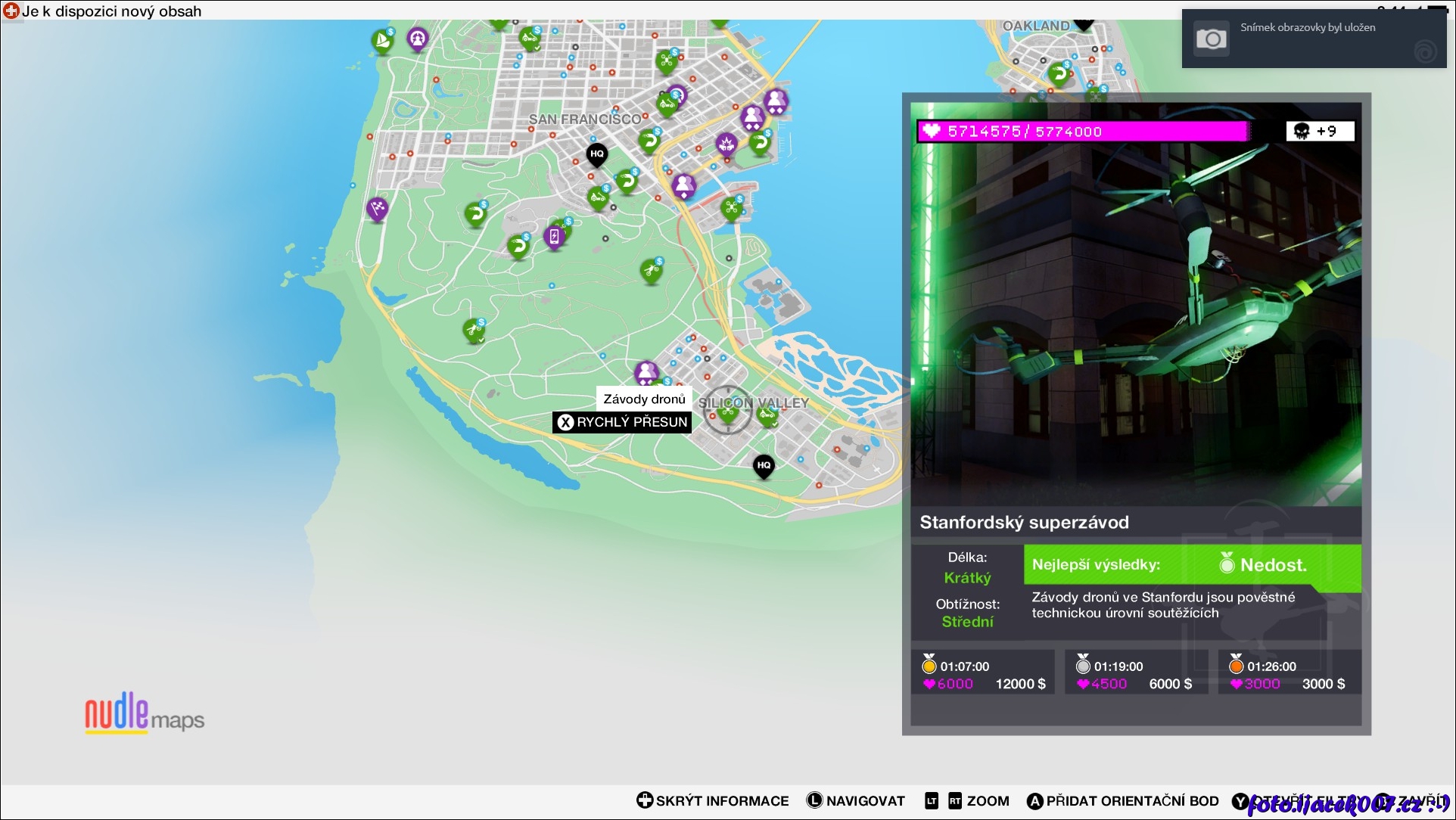Select the purple smartphone marker
Image resolution: width=1456 pixels, height=820 pixels.
click(555, 237)
